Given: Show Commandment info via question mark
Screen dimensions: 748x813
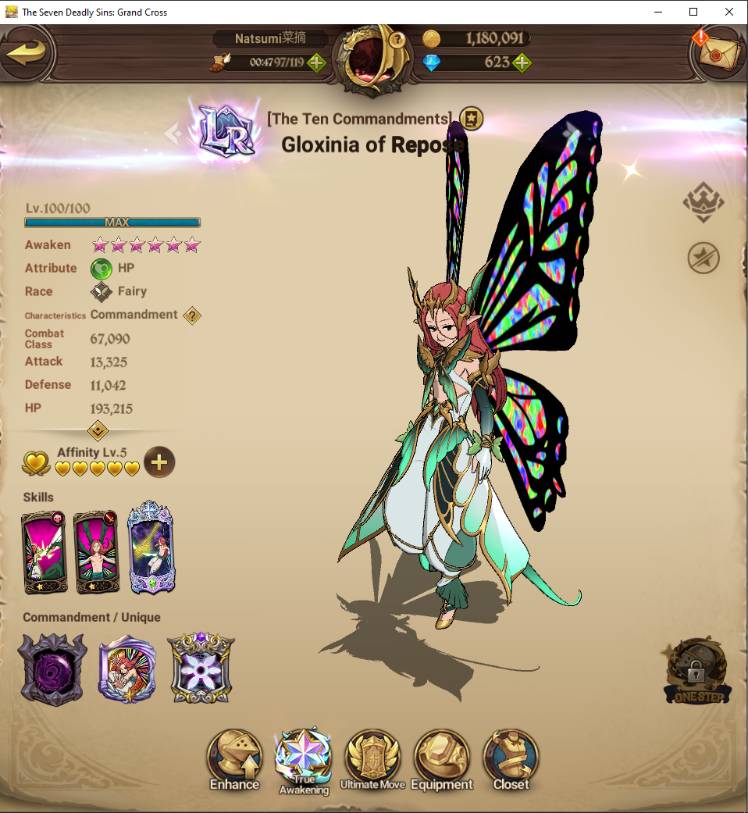Looking at the screenshot, I should click(191, 315).
